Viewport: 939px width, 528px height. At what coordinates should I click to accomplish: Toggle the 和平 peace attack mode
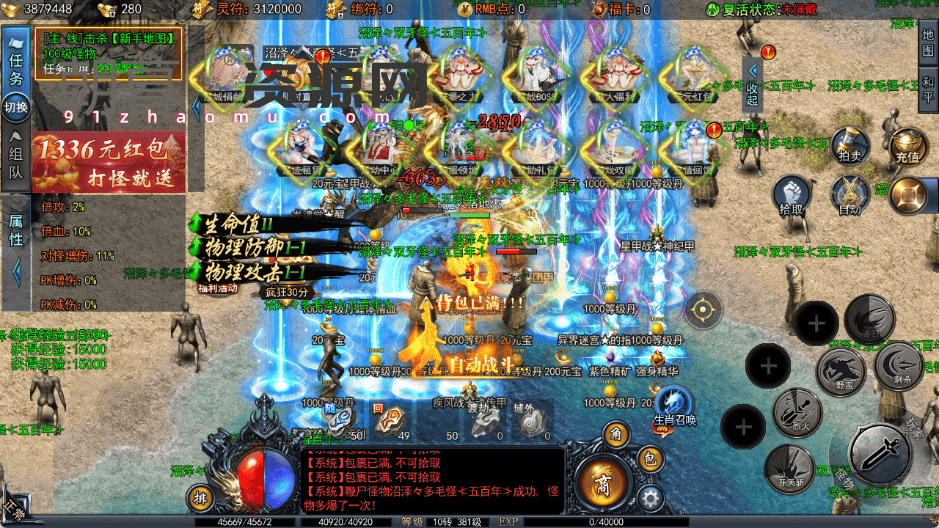(928, 88)
